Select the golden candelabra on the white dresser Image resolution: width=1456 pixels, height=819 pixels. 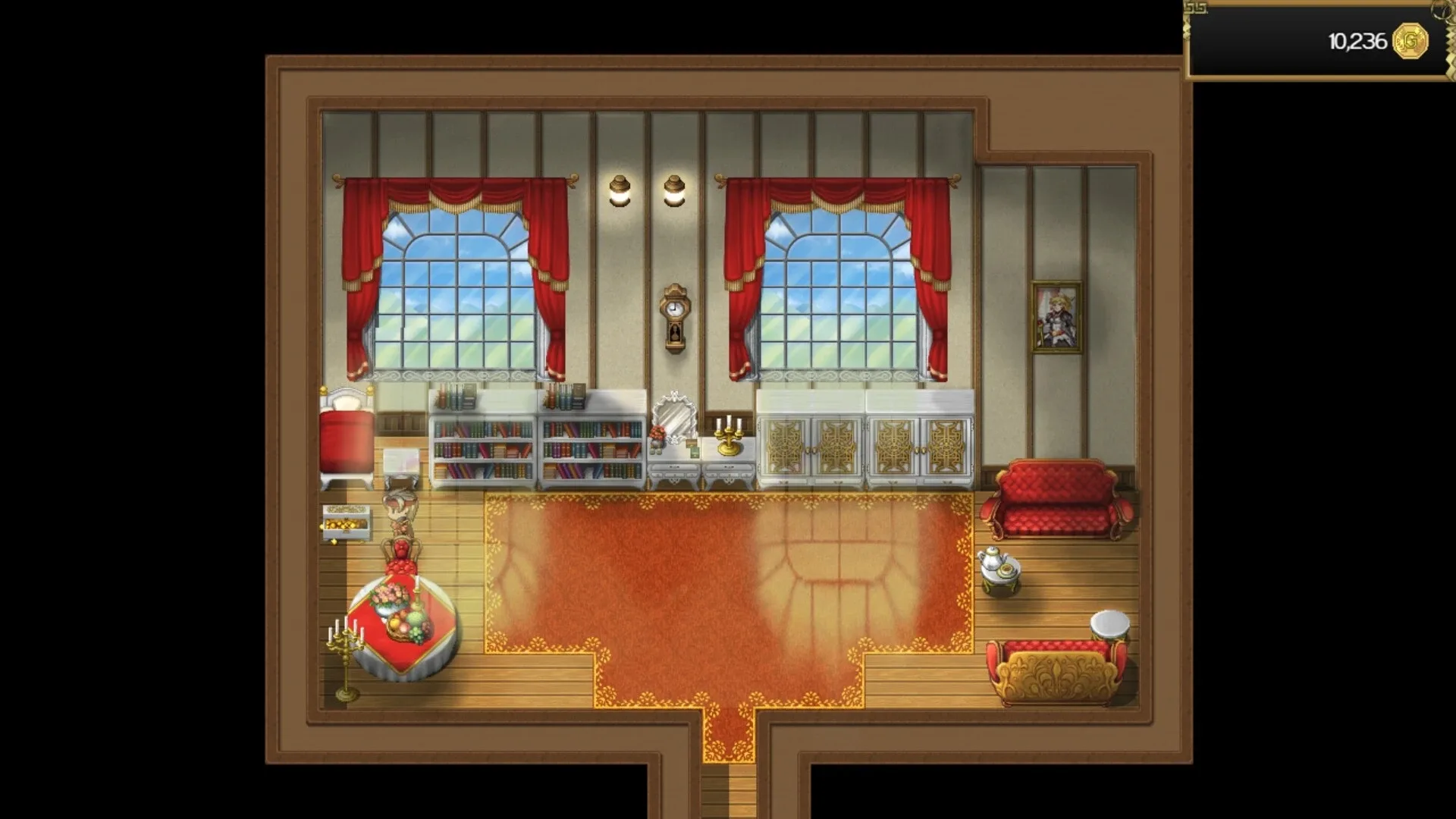727,436
